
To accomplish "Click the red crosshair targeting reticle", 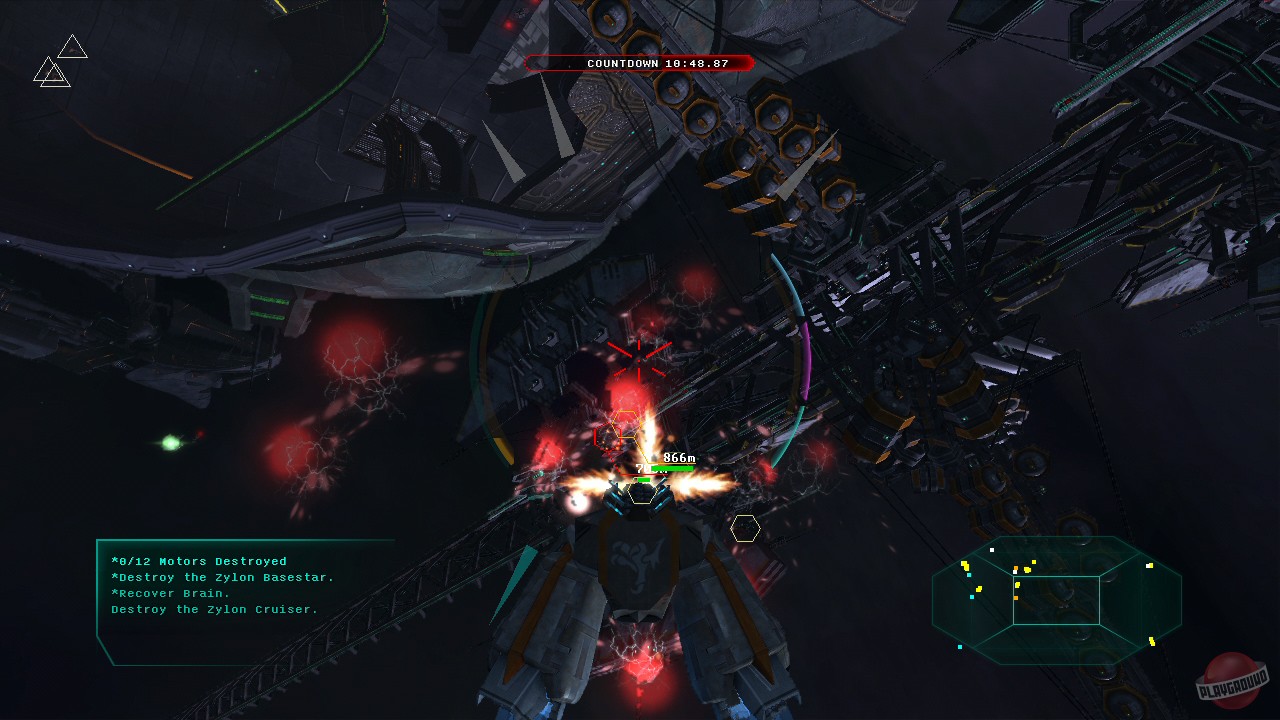I will click(637, 360).
